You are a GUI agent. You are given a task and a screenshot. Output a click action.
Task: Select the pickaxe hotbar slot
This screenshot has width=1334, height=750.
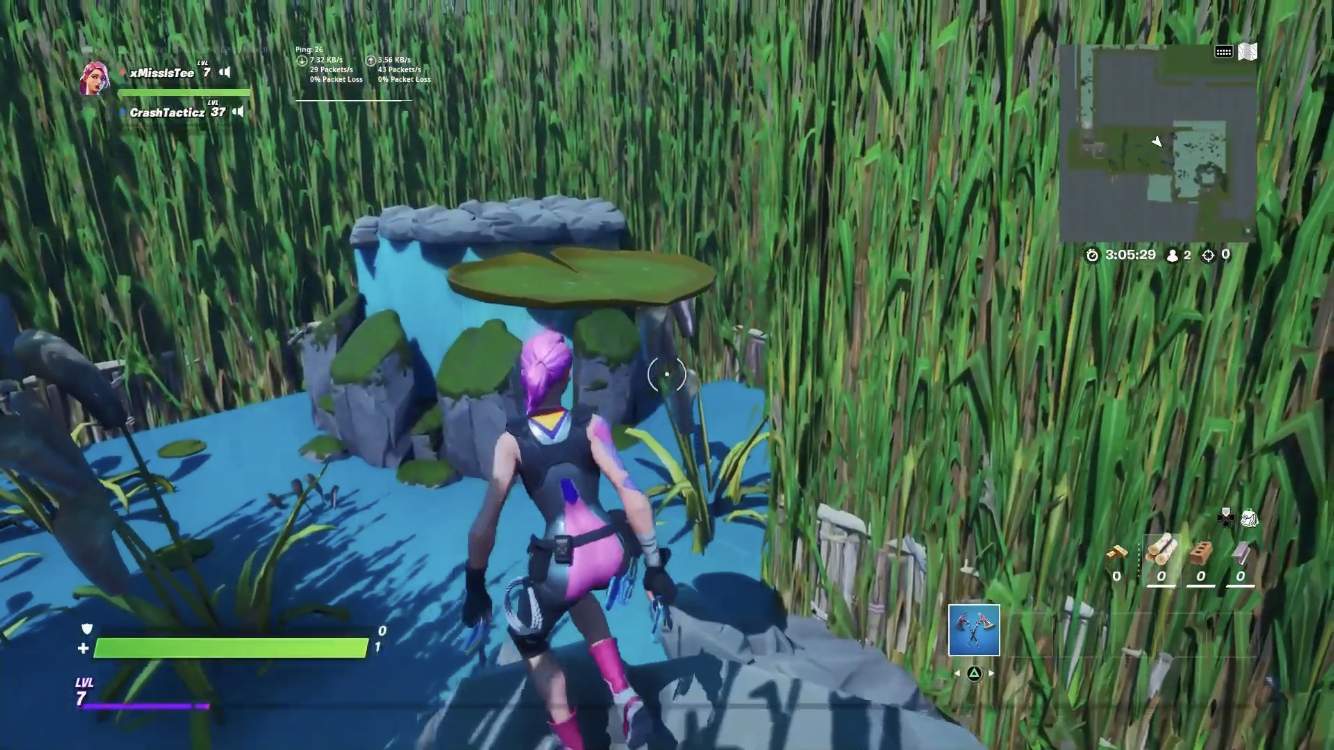coord(973,630)
